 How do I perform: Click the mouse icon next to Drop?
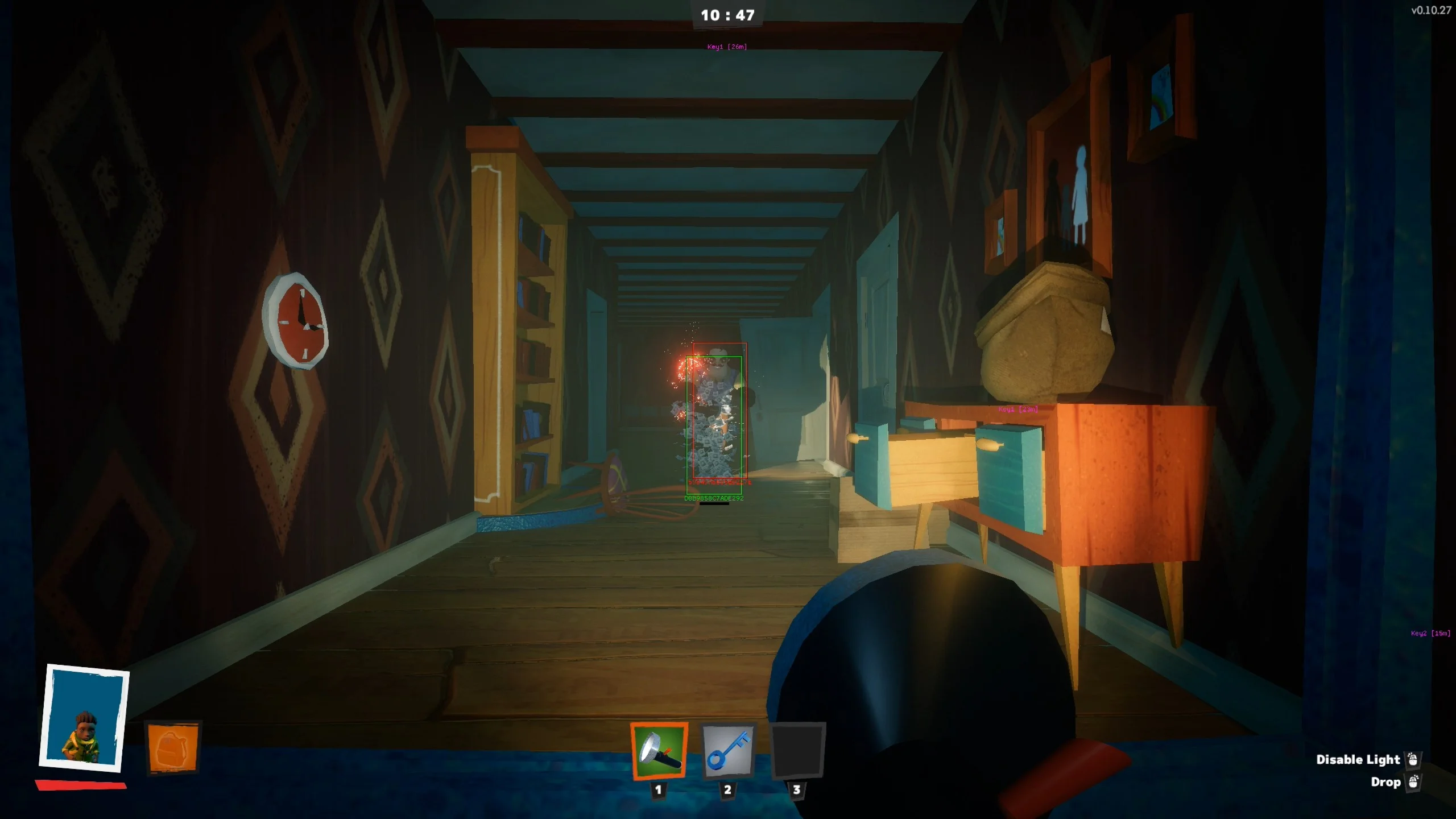coord(1414,782)
